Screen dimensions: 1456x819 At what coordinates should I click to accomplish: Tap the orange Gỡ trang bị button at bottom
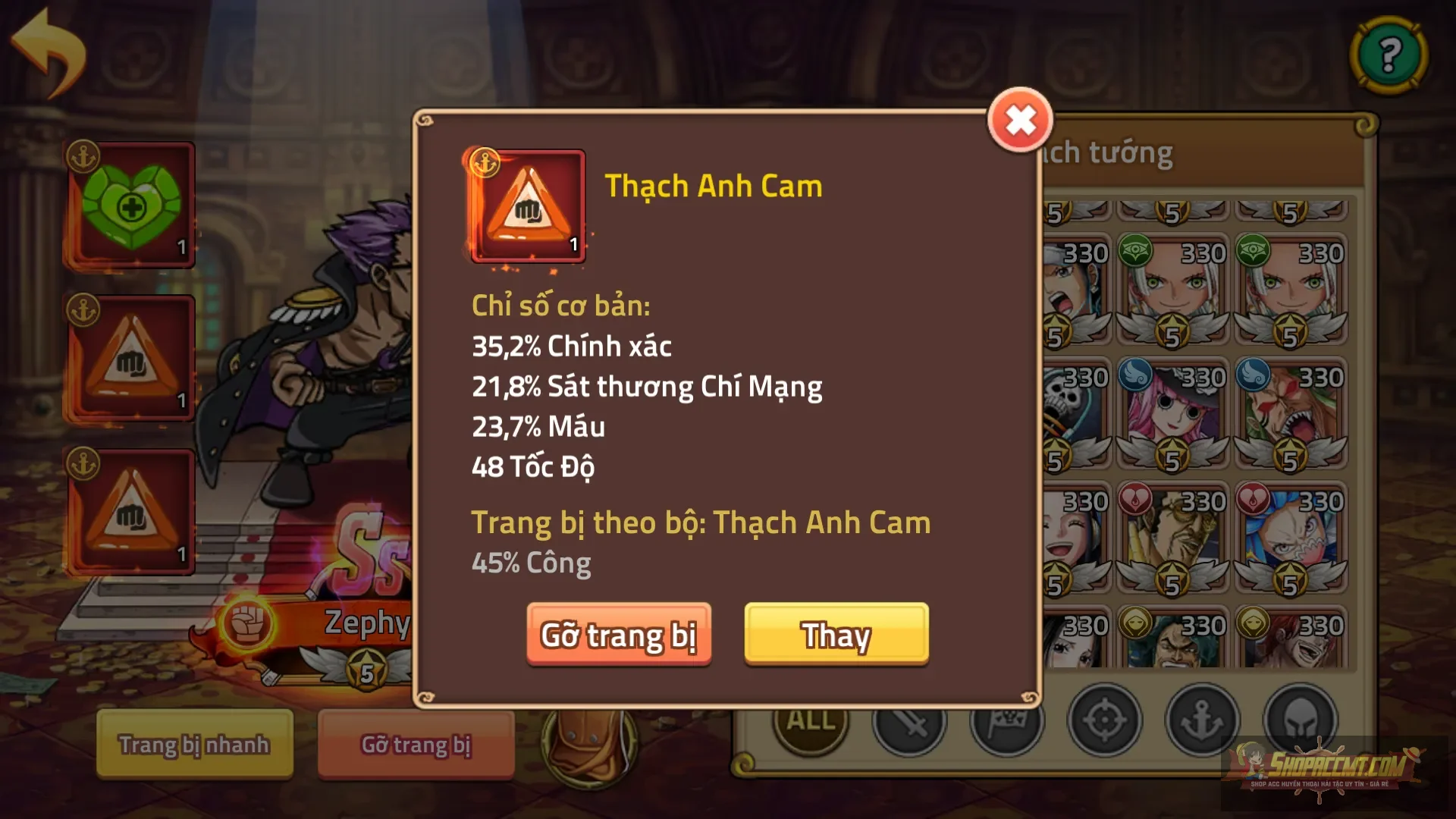(414, 745)
